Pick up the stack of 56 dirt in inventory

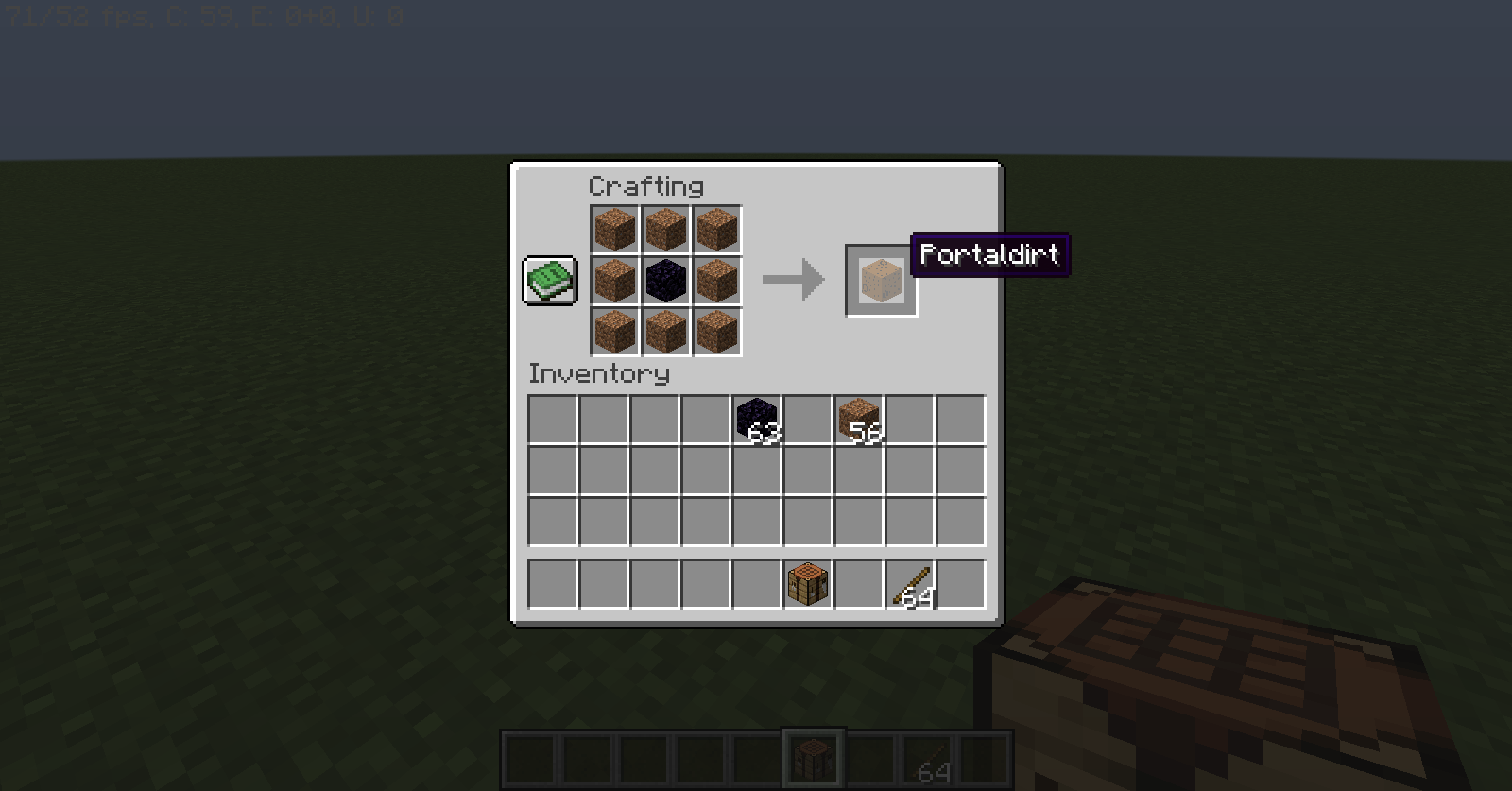857,417
